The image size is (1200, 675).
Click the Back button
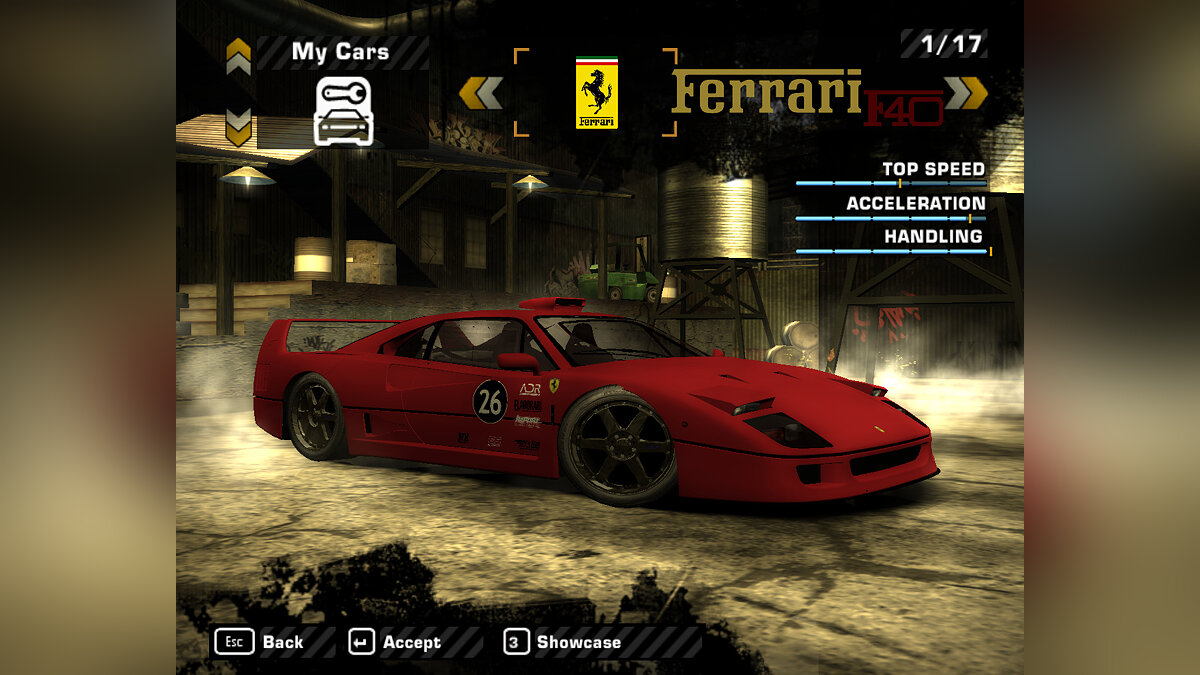click(260, 642)
